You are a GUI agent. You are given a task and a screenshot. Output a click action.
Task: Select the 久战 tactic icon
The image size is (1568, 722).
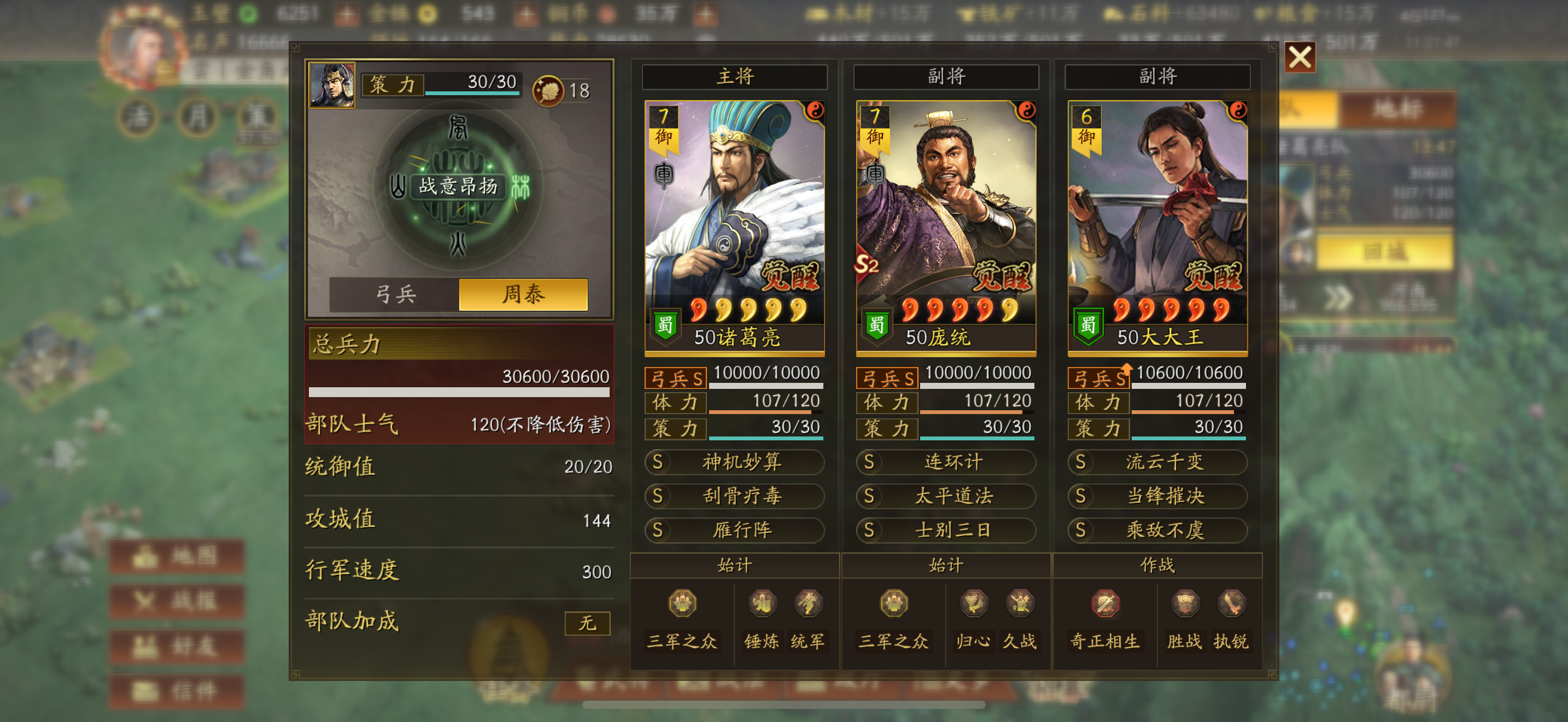tap(1021, 604)
